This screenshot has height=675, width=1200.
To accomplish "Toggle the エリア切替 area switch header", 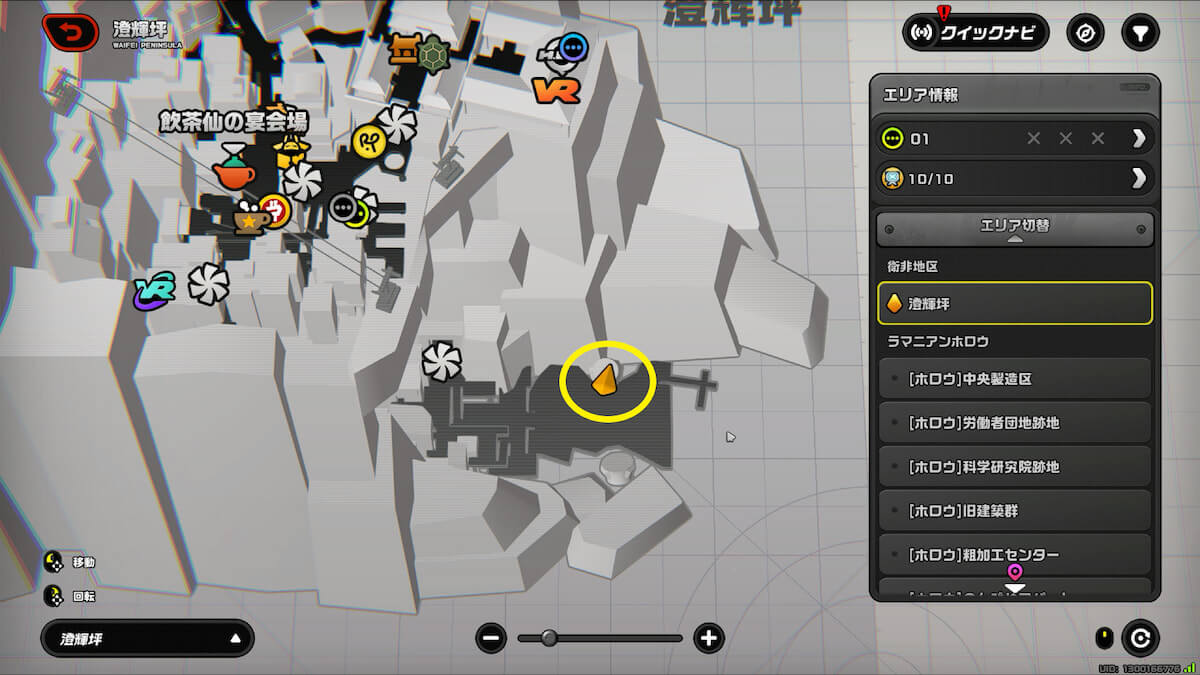I will pos(1014,229).
